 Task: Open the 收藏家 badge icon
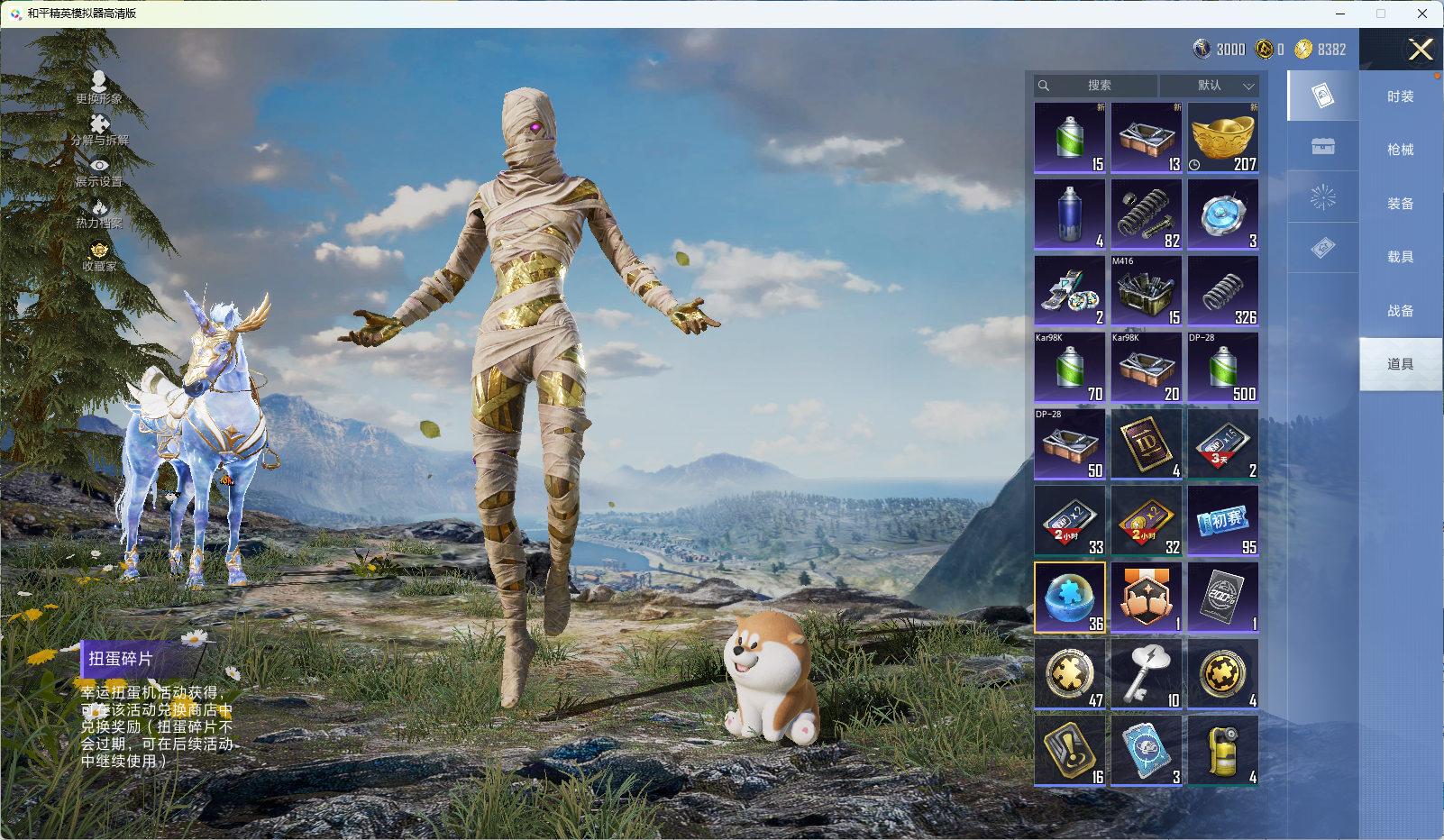pos(99,256)
